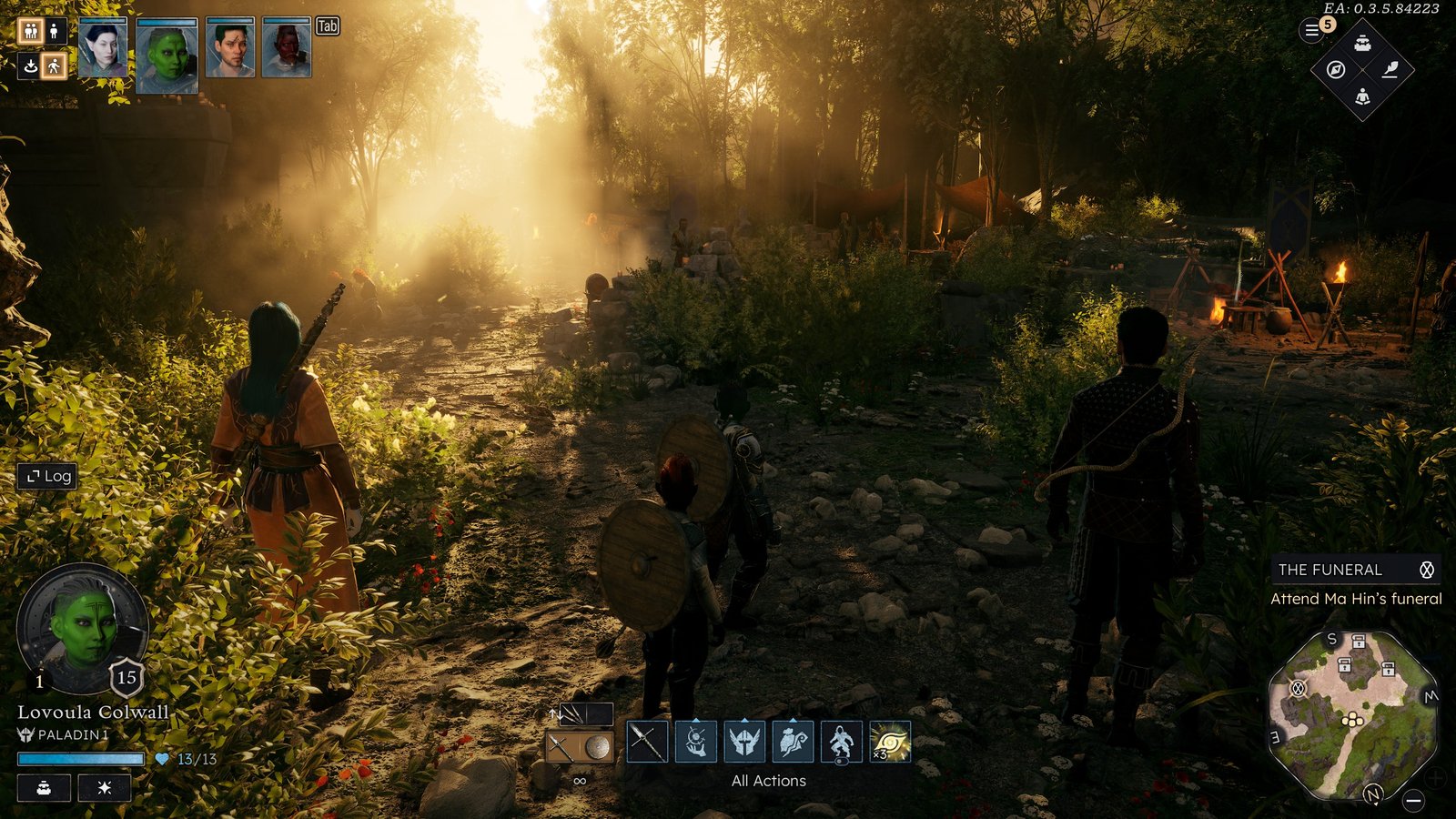Select the dark-haired elf party portrait
This screenshot has height=819, width=1456.
[103, 48]
